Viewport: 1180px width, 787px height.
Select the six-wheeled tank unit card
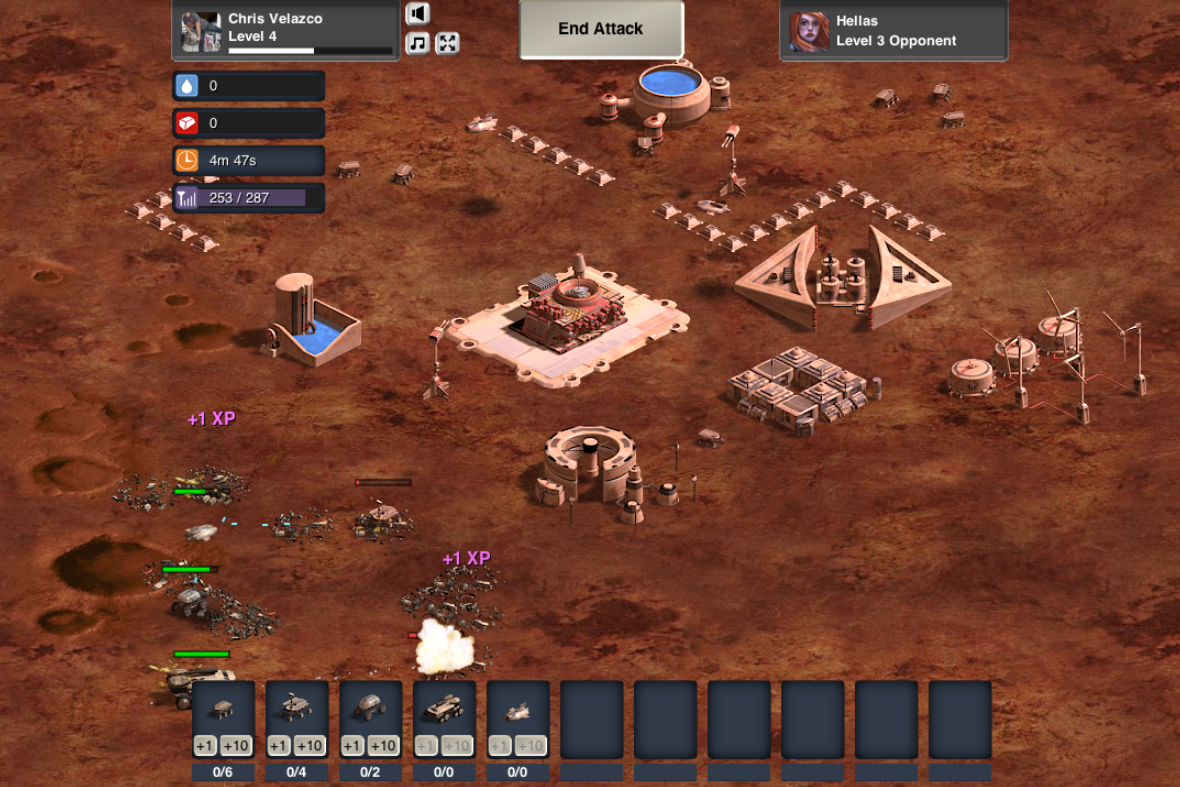click(x=444, y=710)
